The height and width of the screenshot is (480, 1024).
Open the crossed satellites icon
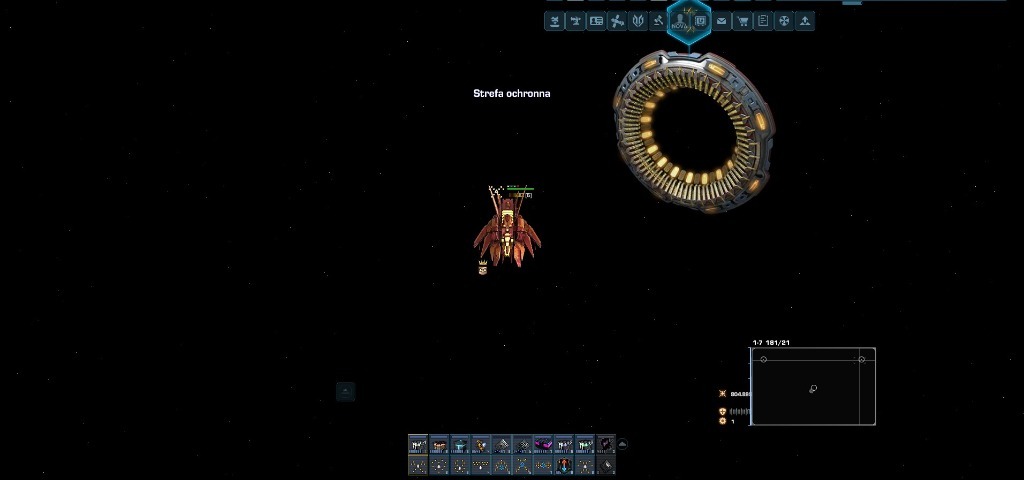[617, 21]
